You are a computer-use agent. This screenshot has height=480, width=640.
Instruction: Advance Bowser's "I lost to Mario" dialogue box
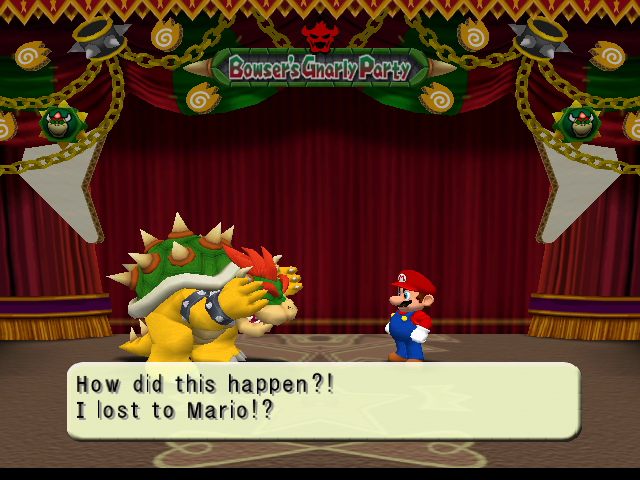(322, 399)
